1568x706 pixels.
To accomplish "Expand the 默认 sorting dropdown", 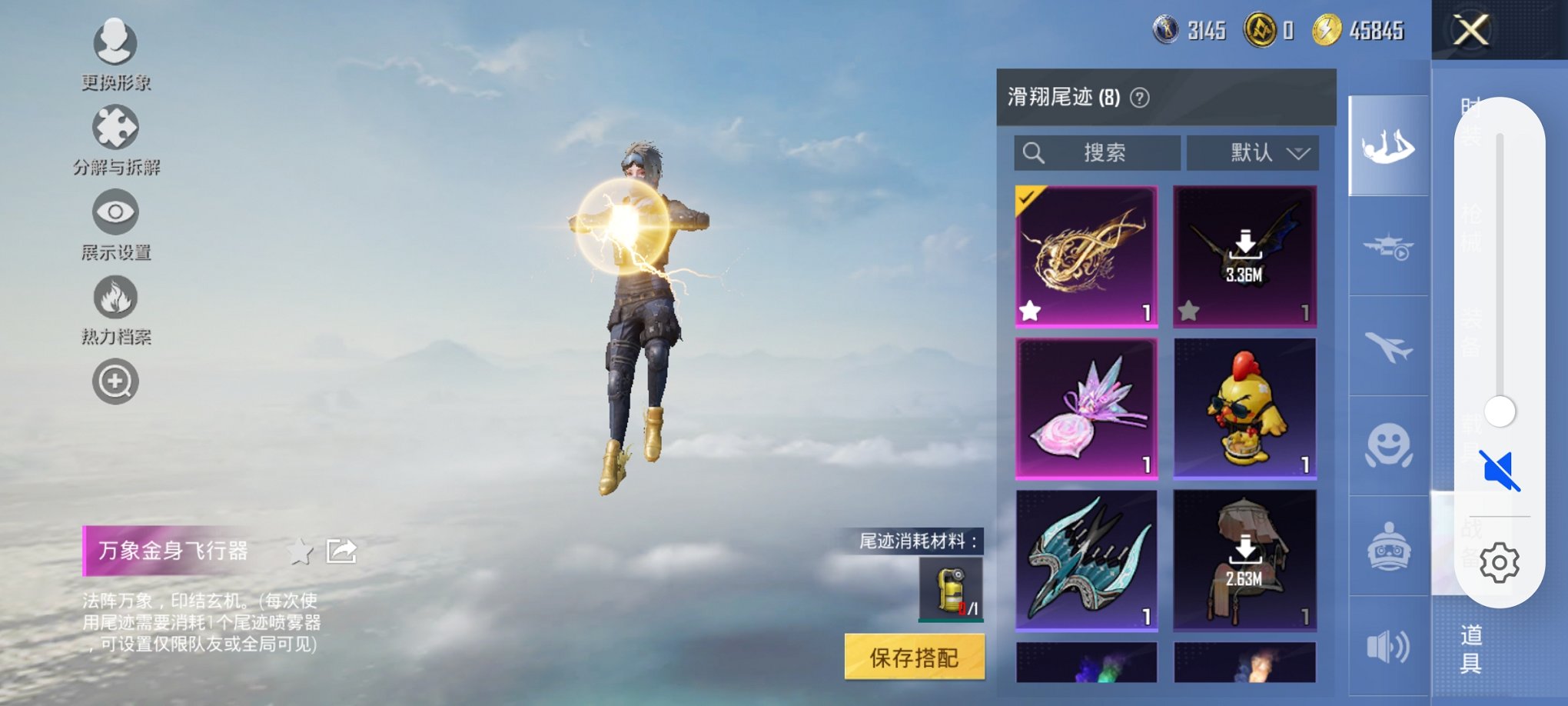I will (1253, 153).
